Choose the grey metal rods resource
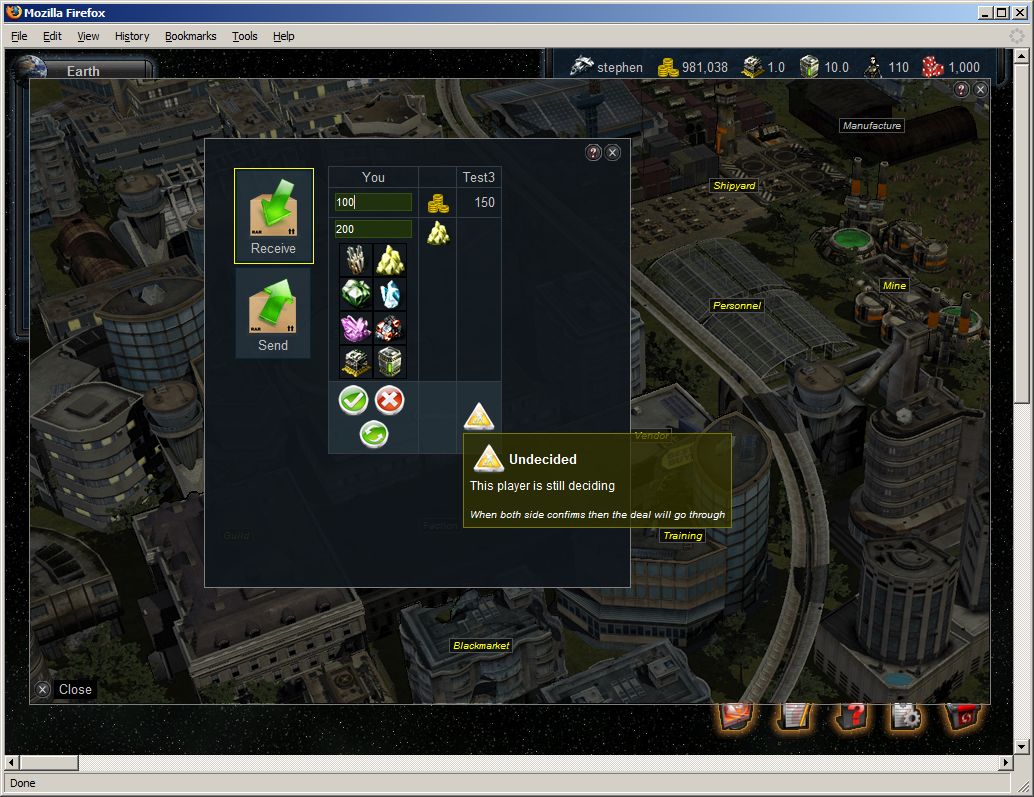The width and height of the screenshot is (1034, 797). coord(356,260)
